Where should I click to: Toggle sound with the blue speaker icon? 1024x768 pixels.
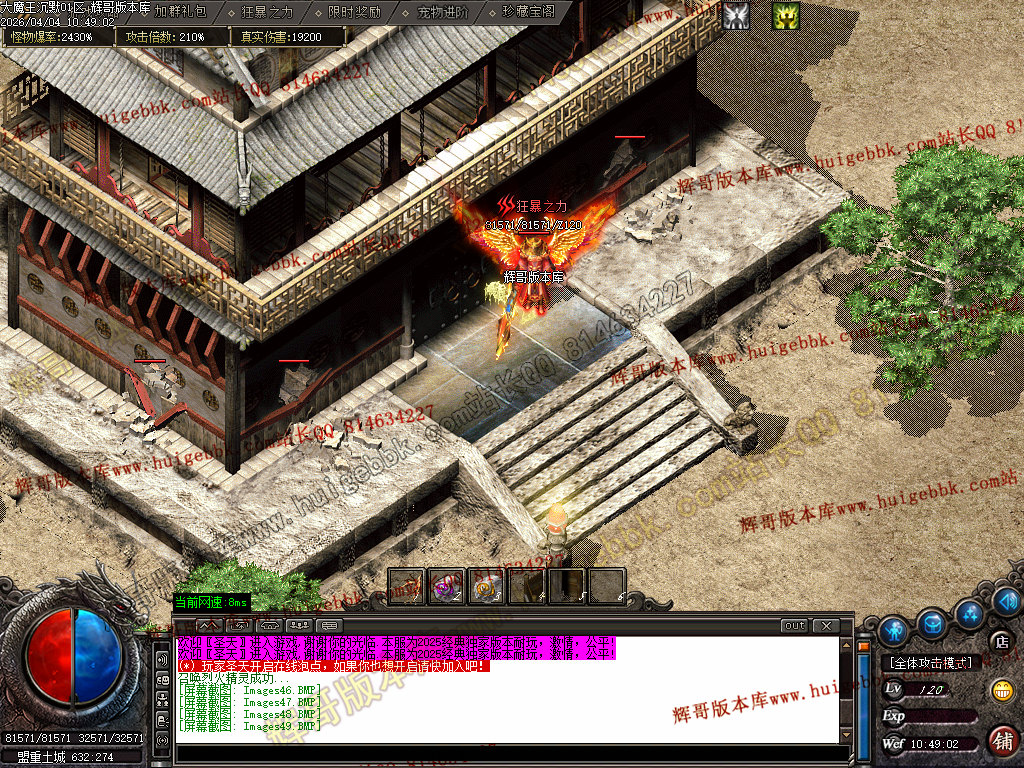click(1006, 601)
